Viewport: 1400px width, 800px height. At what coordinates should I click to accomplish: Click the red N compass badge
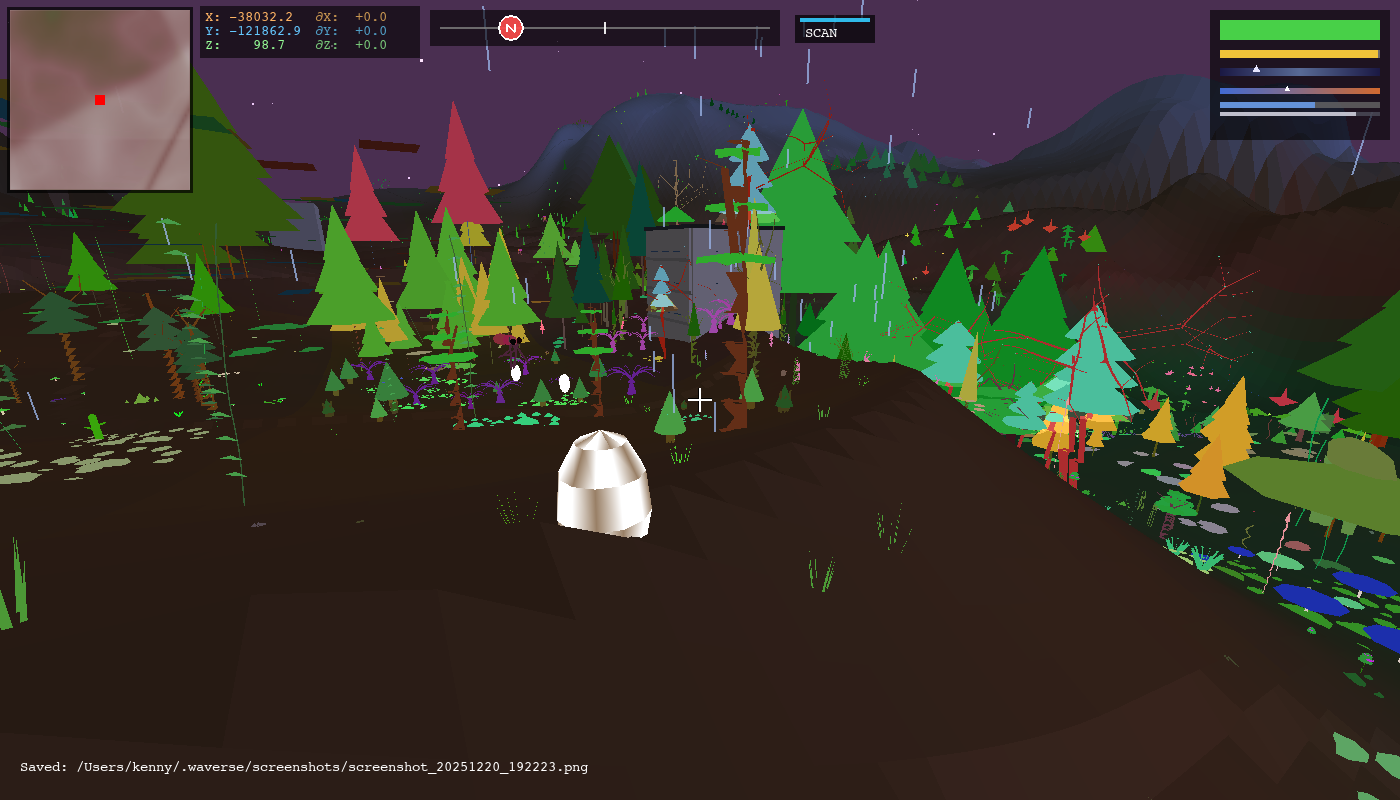[511, 28]
